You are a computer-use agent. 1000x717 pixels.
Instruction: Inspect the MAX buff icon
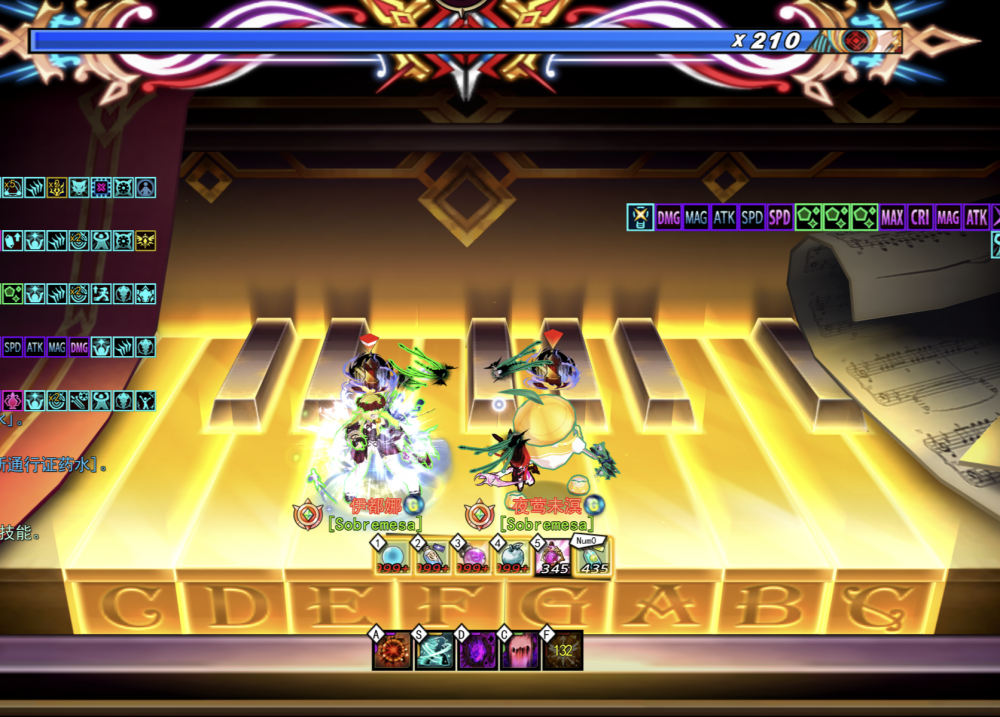892,217
